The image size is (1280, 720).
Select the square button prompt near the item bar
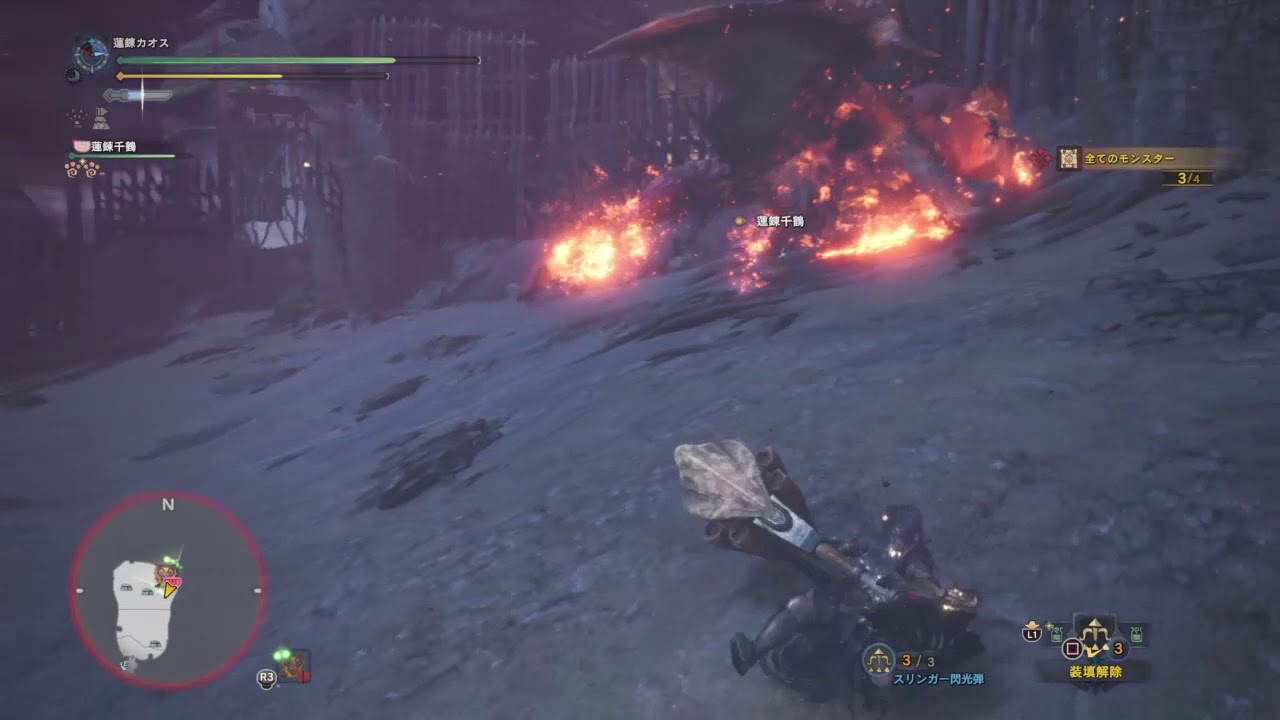pos(1071,647)
